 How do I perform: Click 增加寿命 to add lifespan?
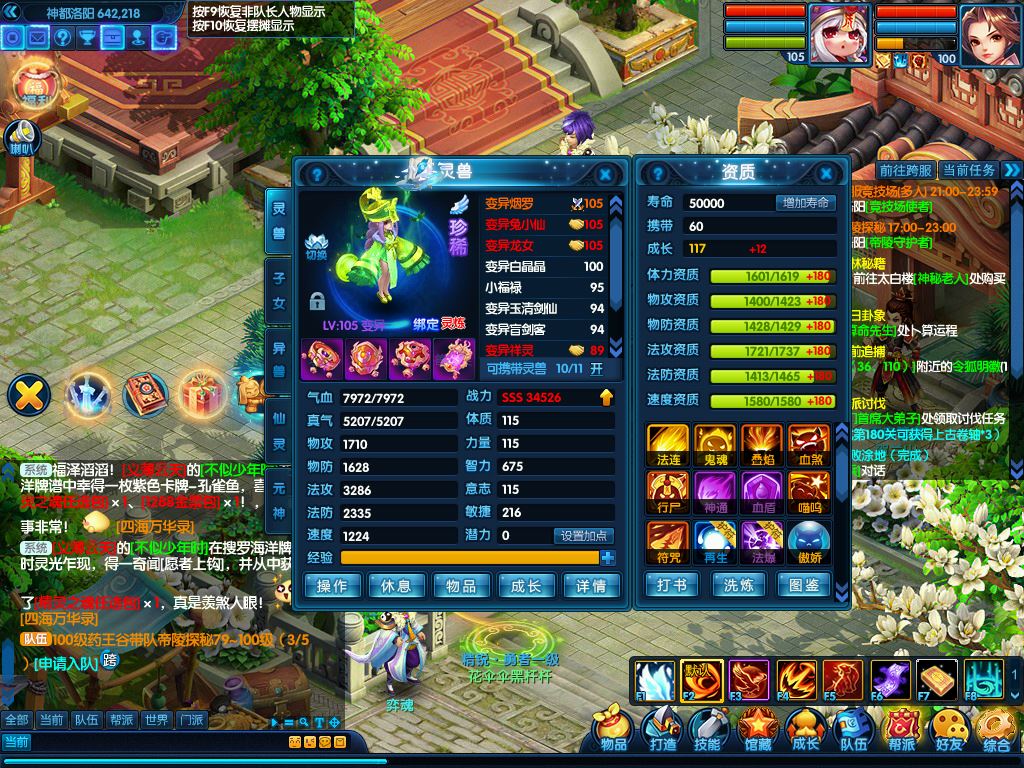[805, 202]
